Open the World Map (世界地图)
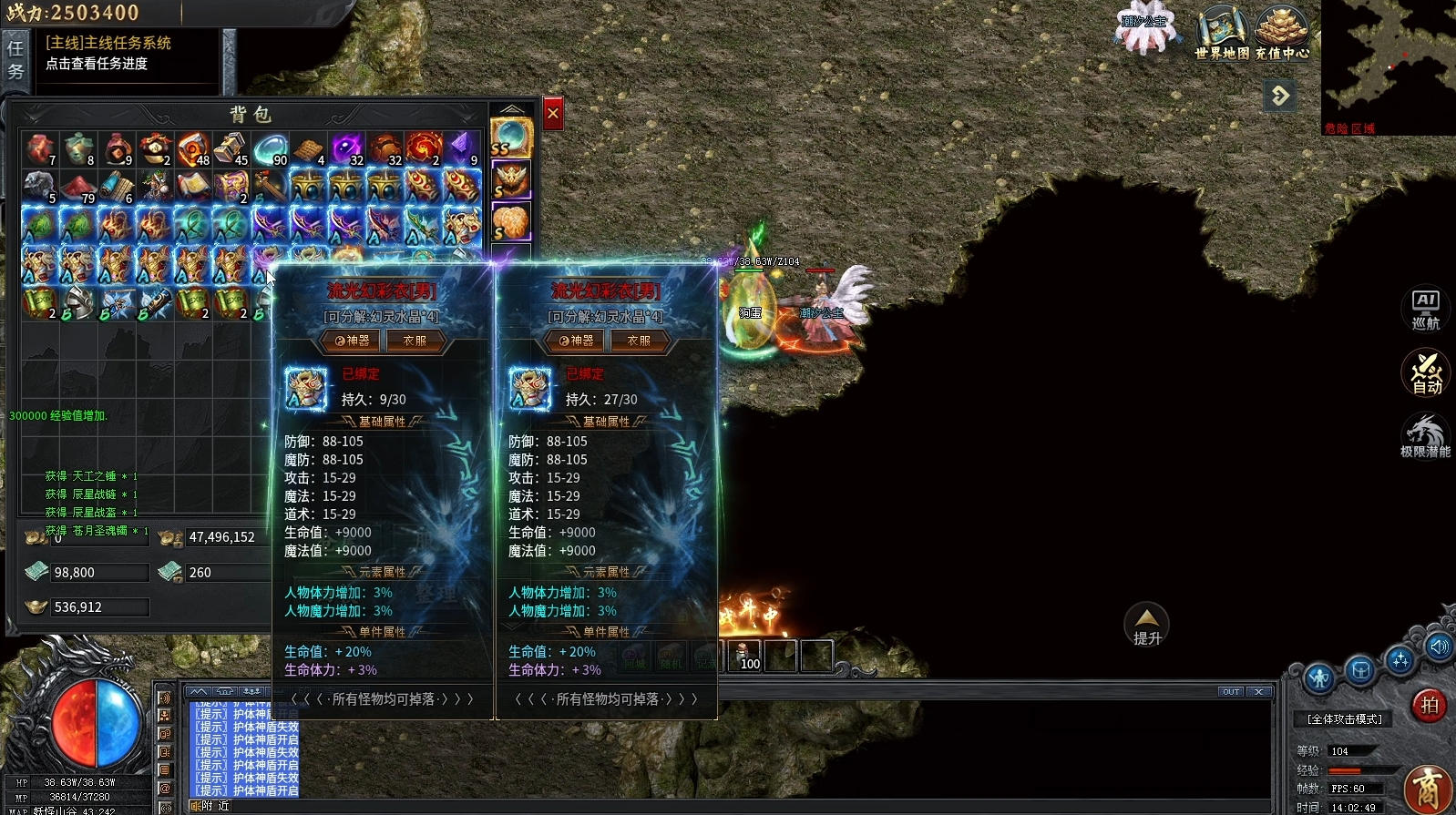The width and height of the screenshot is (1456, 815). point(1222,34)
